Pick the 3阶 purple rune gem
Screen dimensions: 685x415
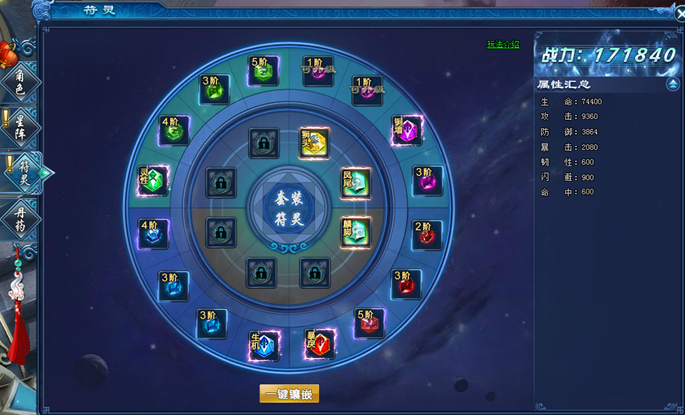pyautogui.click(x=427, y=182)
